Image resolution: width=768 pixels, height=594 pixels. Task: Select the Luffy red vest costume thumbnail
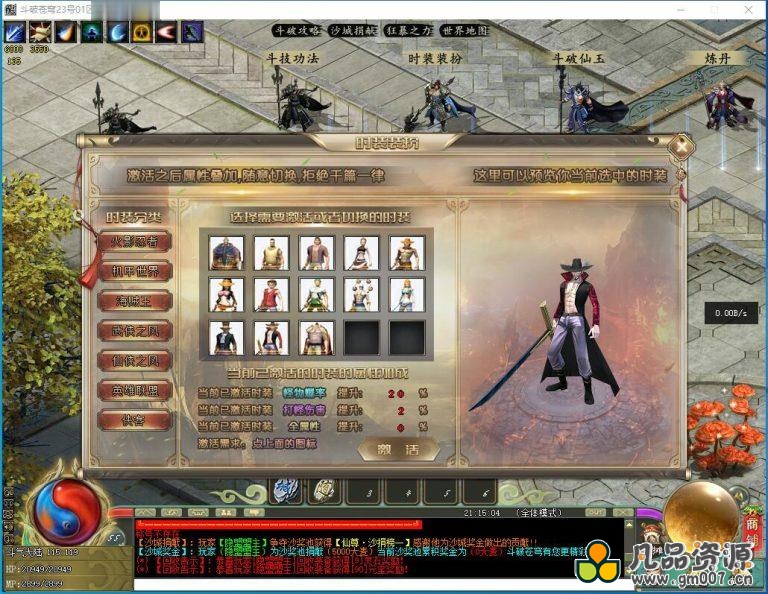[x=271, y=295]
